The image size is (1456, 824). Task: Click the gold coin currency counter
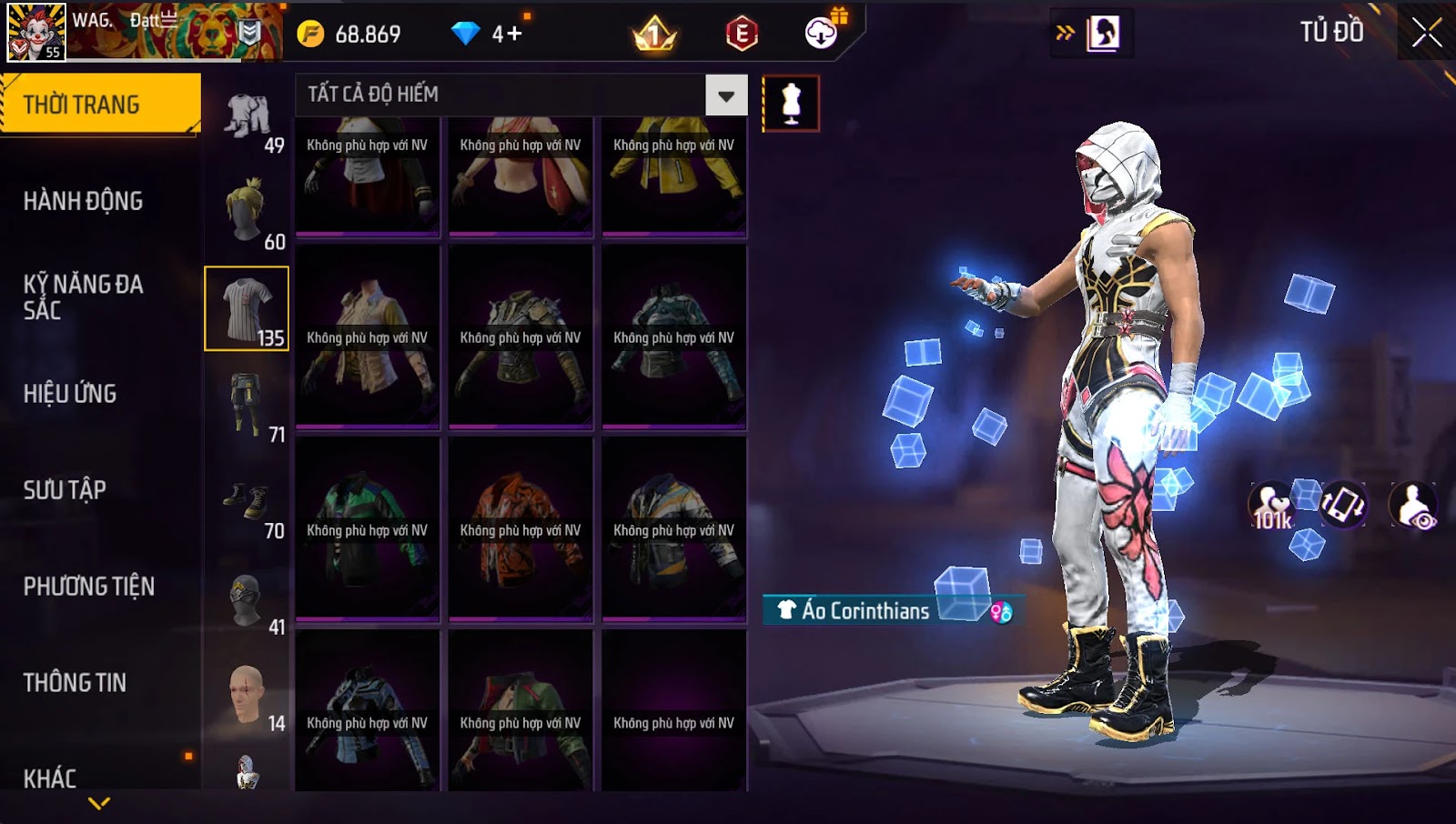350,35
